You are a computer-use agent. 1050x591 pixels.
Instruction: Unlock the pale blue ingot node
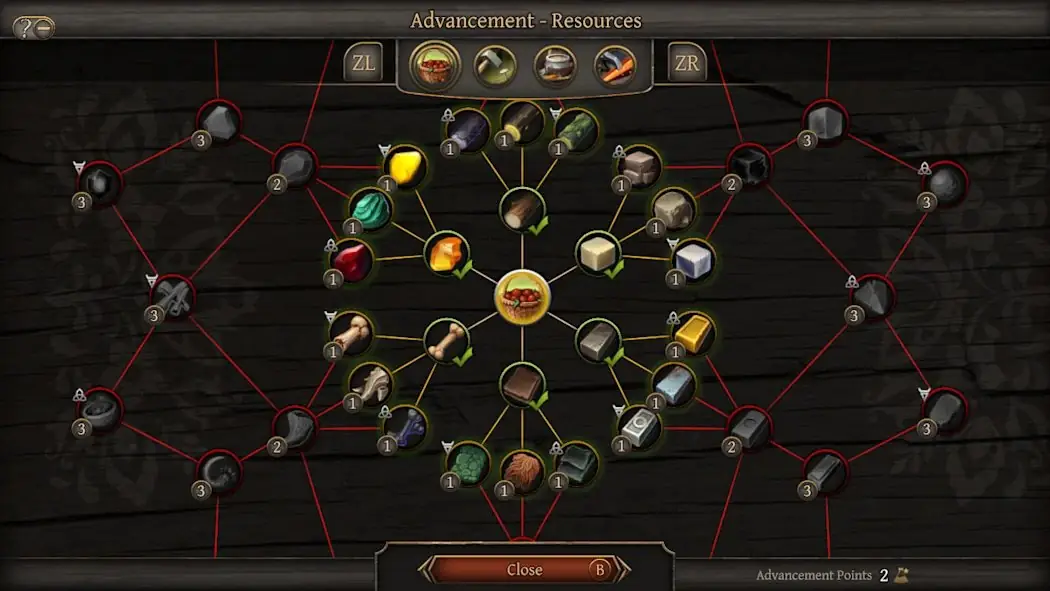click(x=673, y=383)
